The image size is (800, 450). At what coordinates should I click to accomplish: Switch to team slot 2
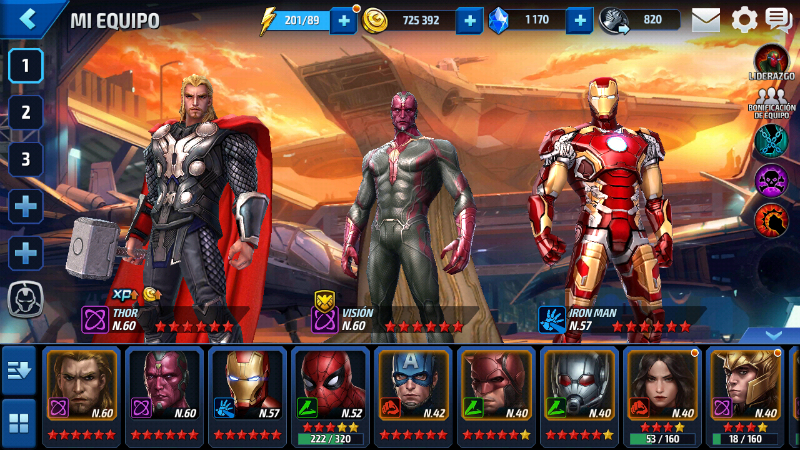tap(26, 112)
